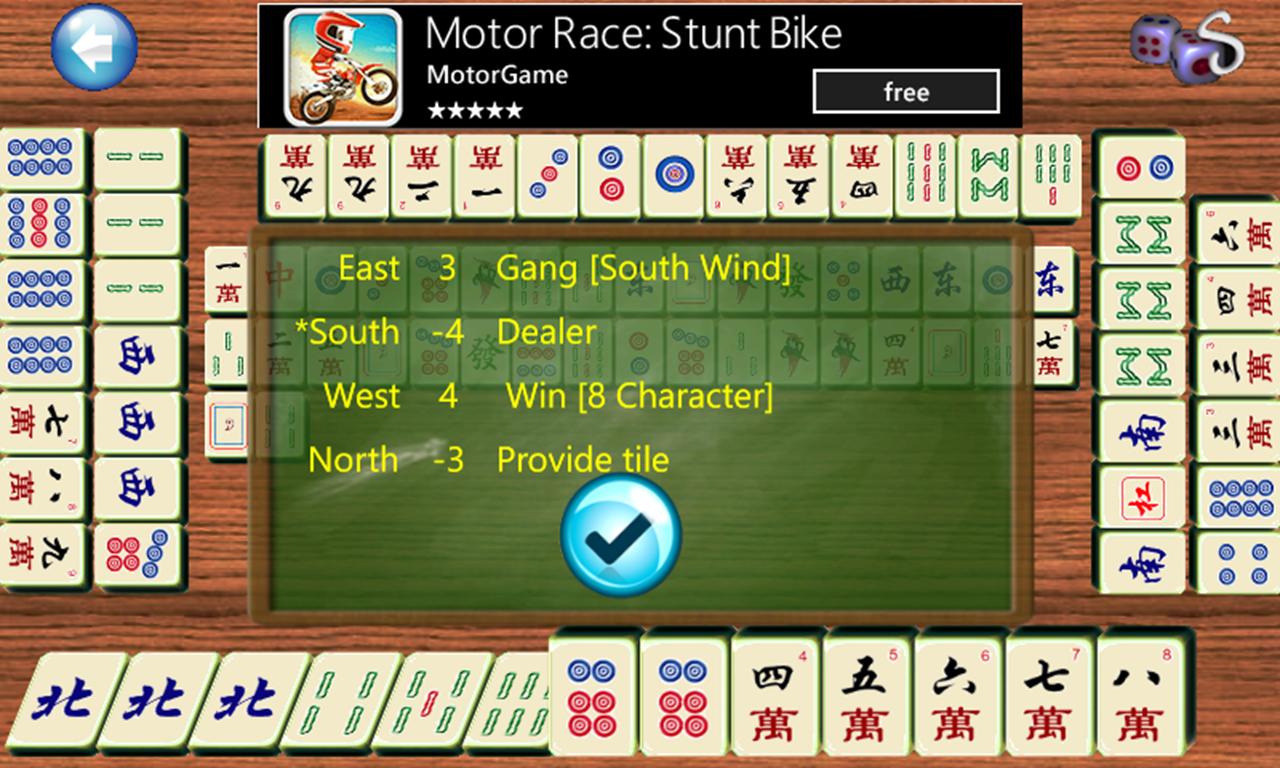The width and height of the screenshot is (1280, 768).
Task: Tap the Red Dragon tile on right side
Action: [x=1143, y=497]
